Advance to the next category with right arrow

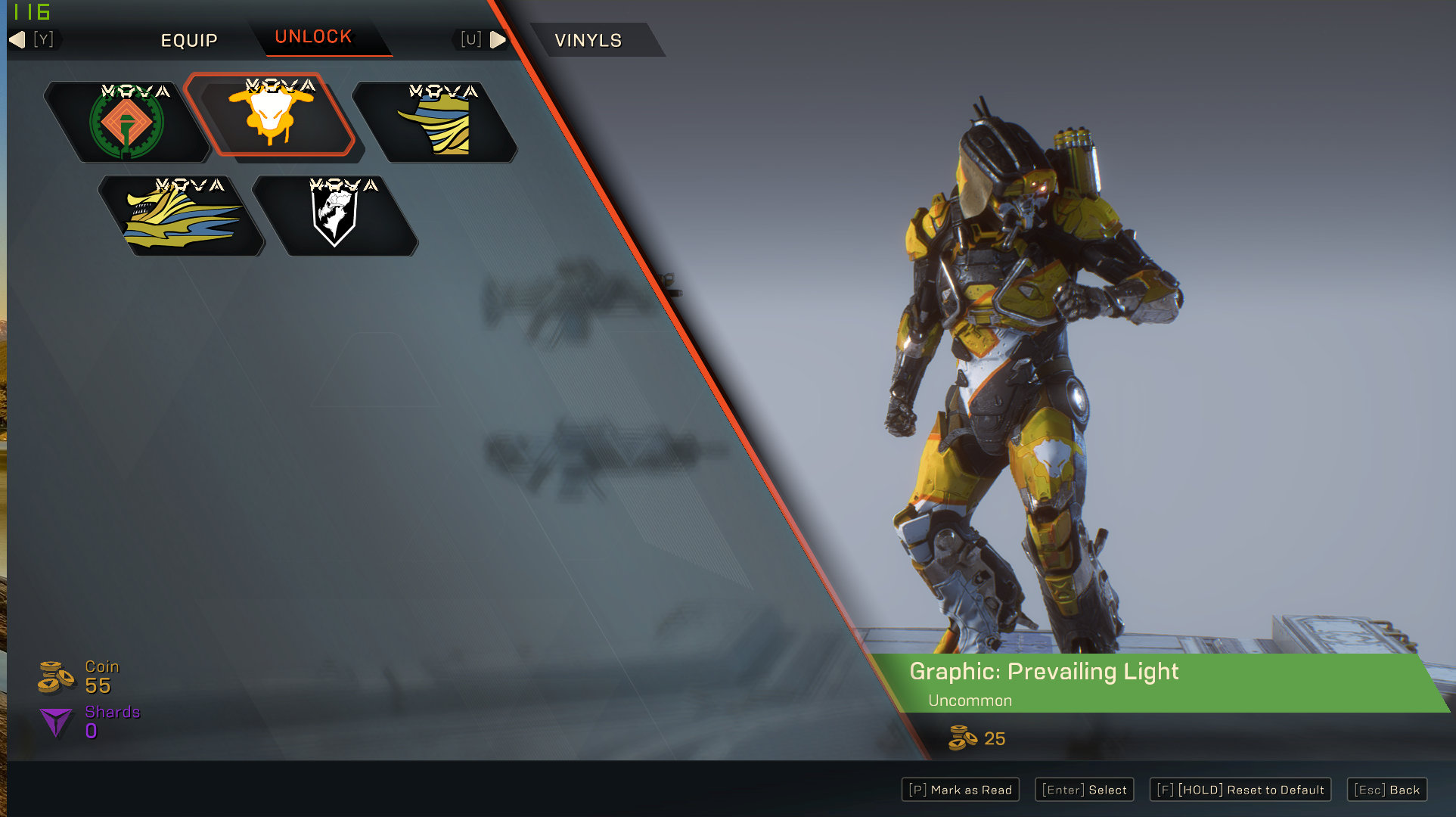pyautogui.click(x=498, y=39)
